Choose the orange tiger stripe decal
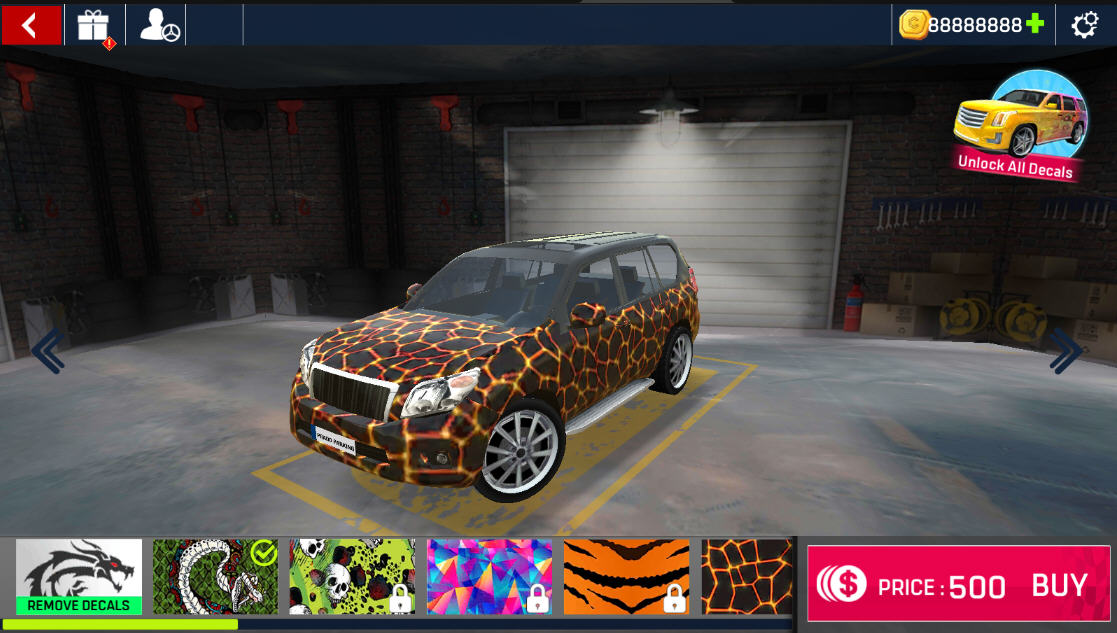 point(626,577)
